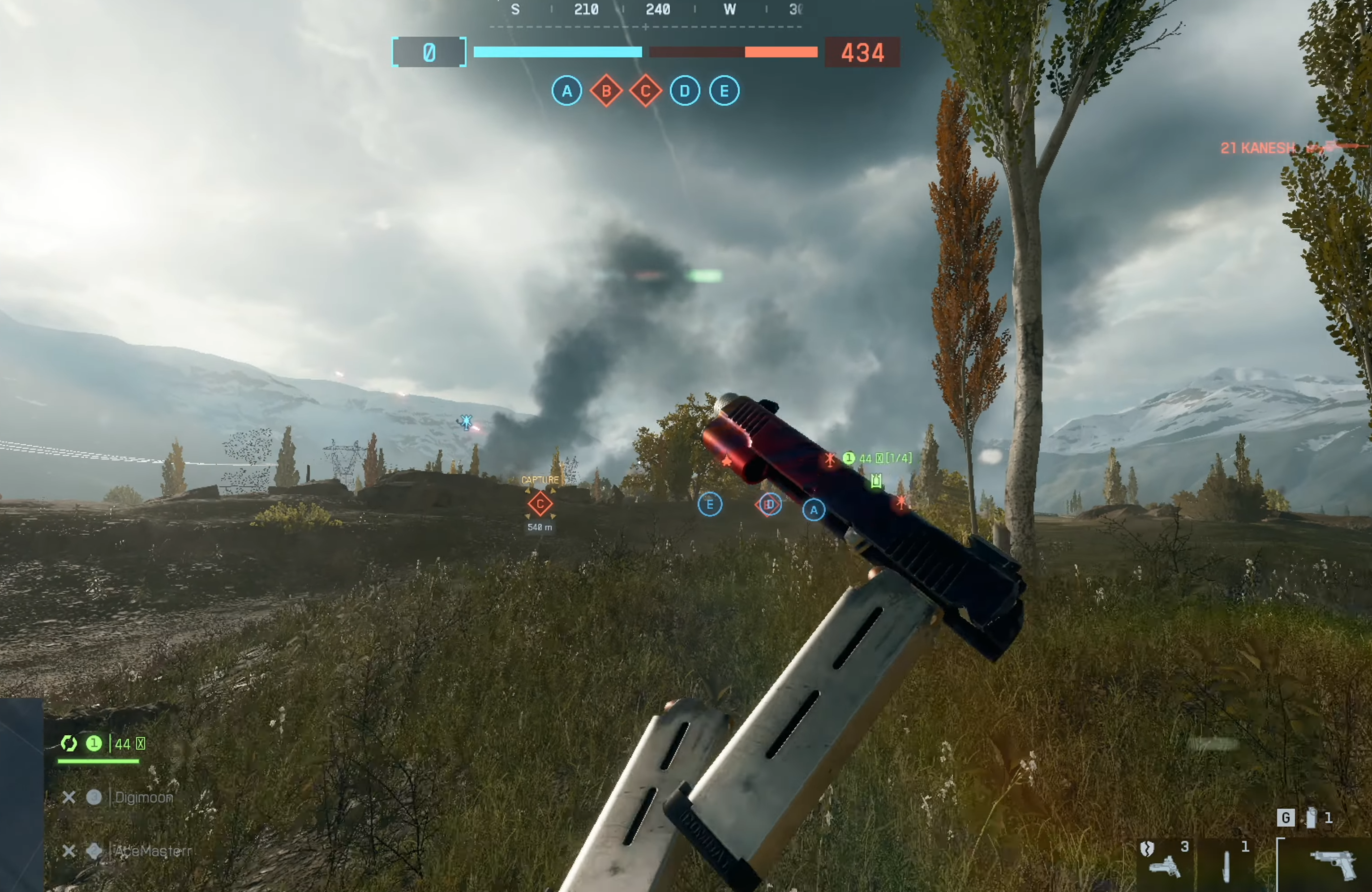Click the CAPTURE C waypoint marker
Screen dimensions: 1372x892
[540, 504]
